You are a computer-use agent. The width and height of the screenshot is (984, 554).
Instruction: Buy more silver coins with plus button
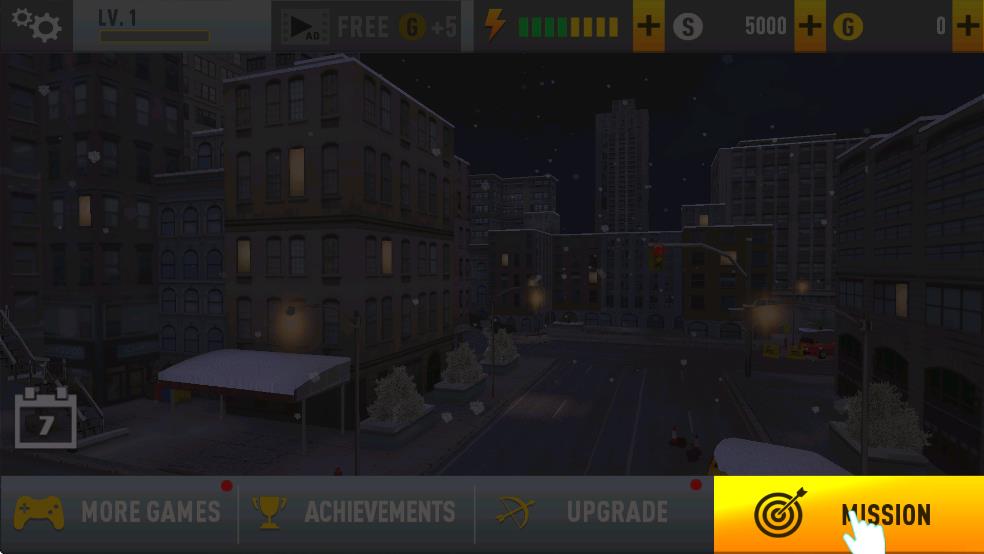click(x=810, y=26)
